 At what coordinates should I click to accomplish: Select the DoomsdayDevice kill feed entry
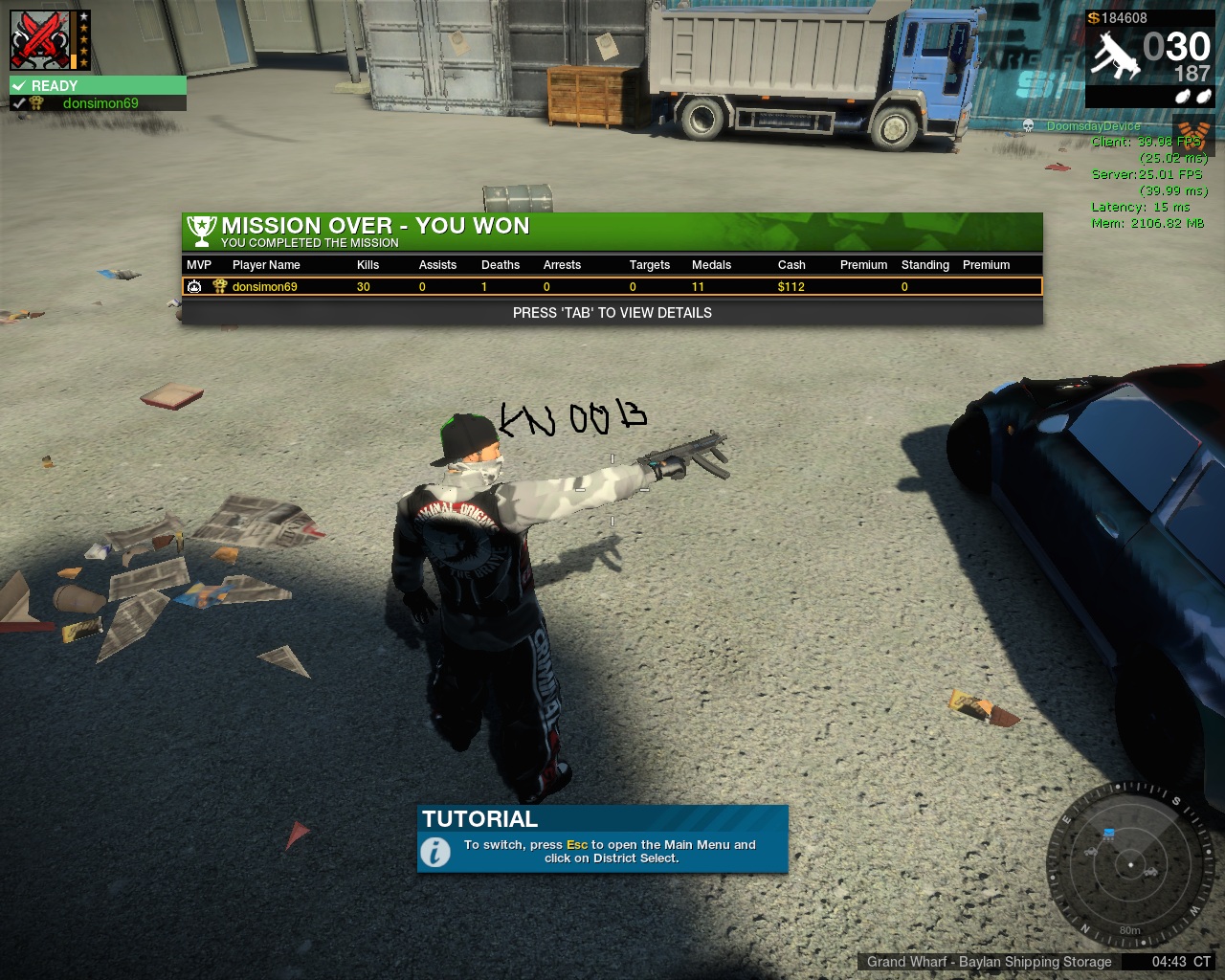[1093, 126]
